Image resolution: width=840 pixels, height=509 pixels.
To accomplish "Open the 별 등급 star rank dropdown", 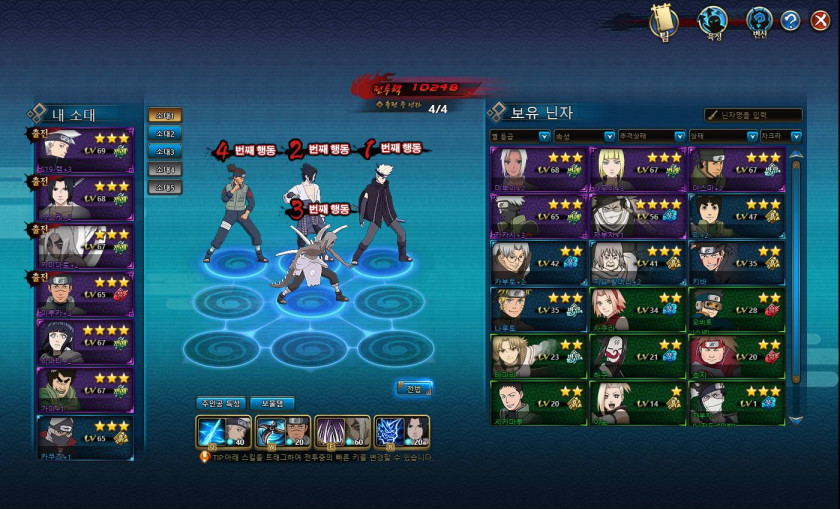I will 520,136.
